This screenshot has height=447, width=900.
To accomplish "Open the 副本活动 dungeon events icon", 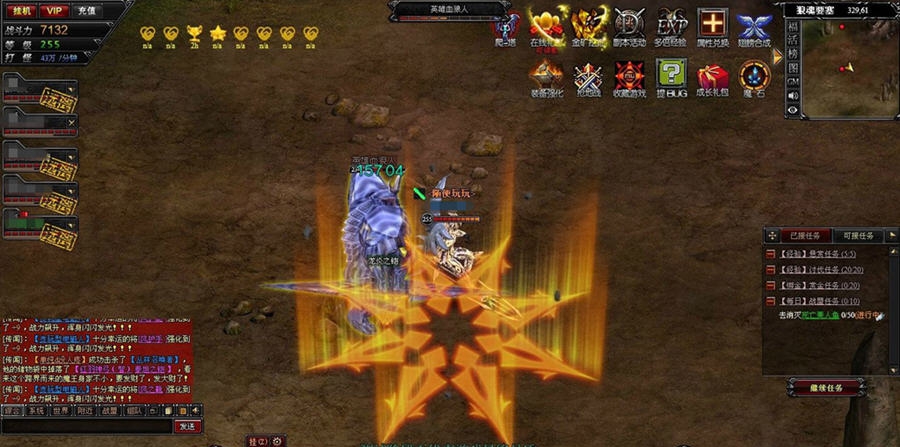I will 629,26.
